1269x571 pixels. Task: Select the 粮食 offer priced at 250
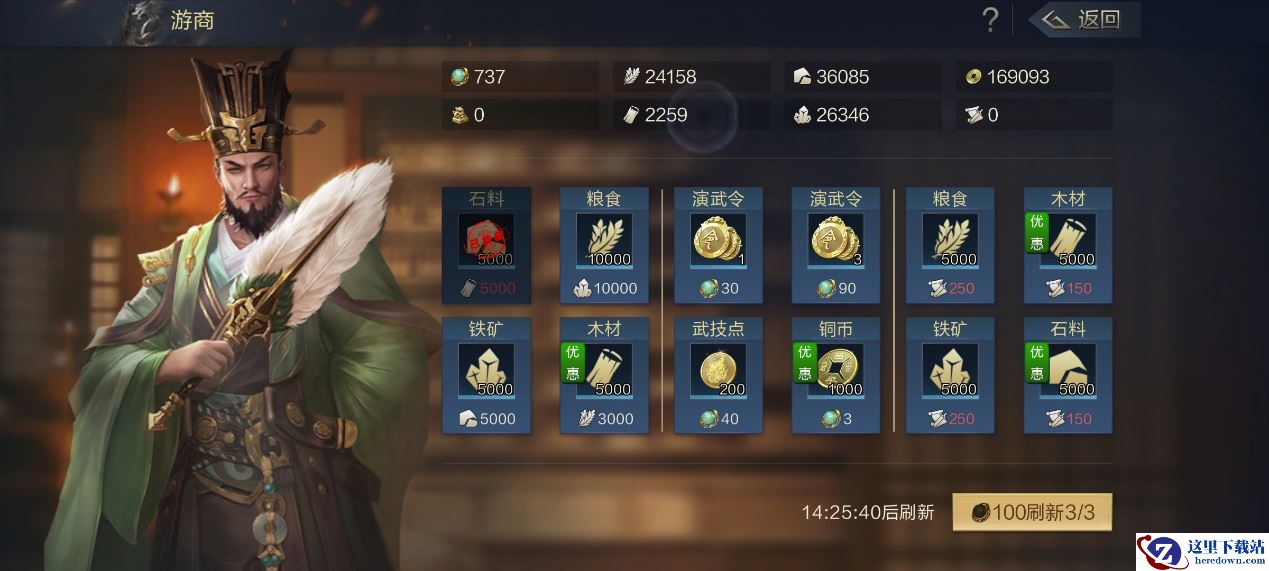950,245
